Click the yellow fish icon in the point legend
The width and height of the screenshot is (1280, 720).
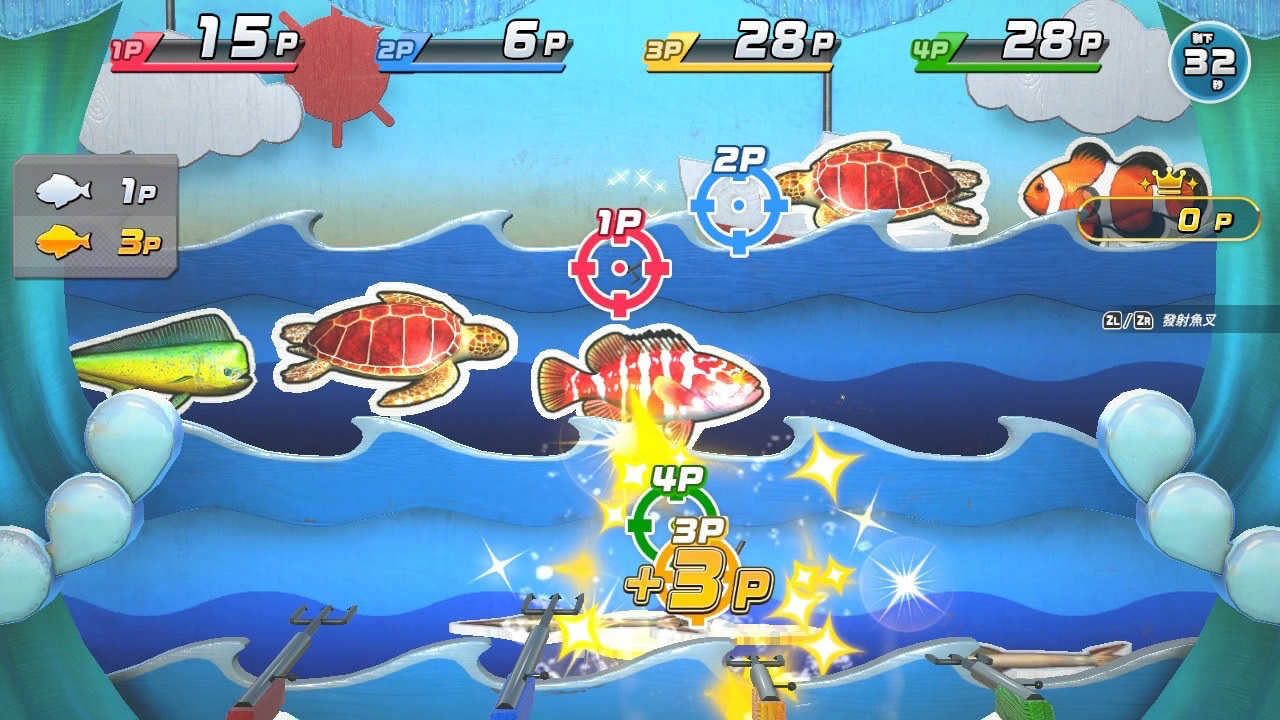point(65,239)
